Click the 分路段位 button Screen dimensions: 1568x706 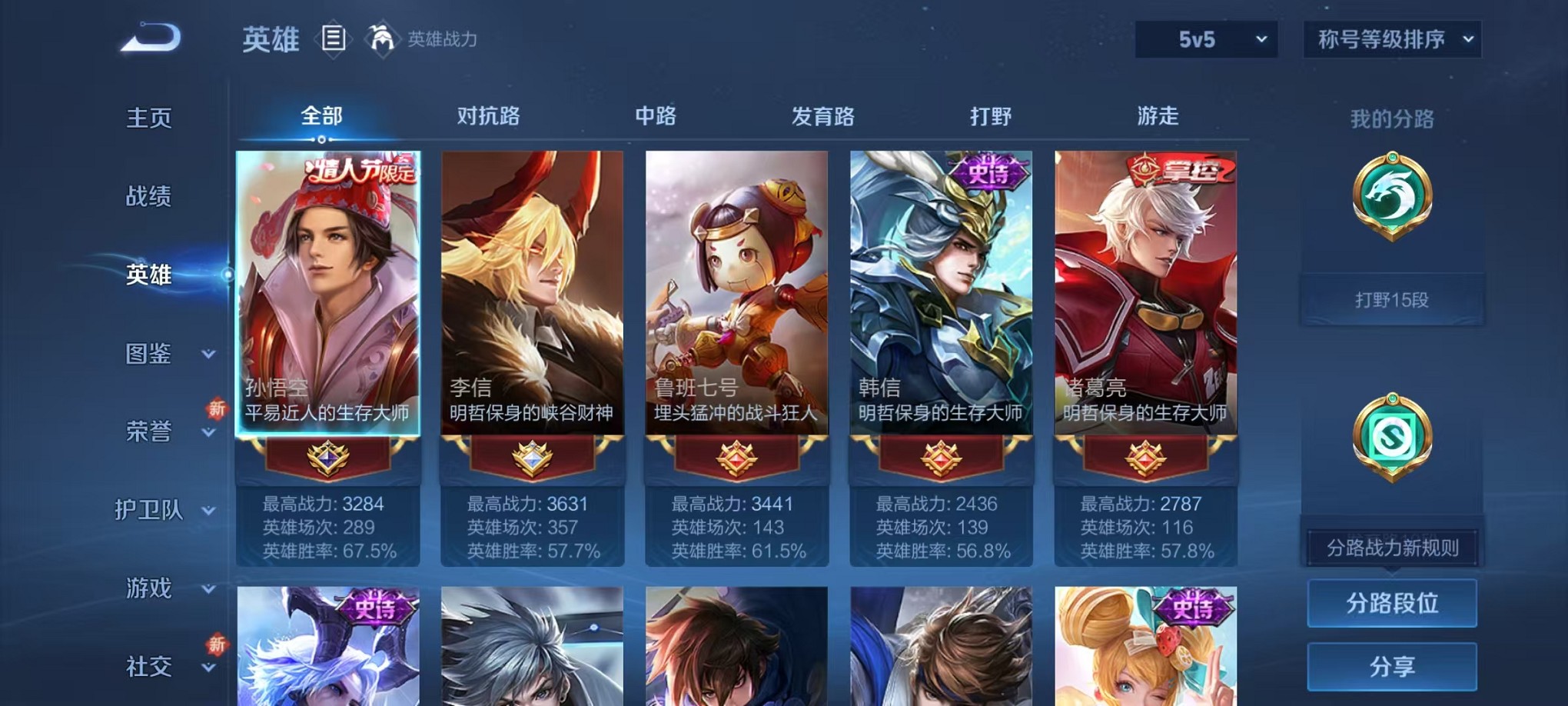[1391, 602]
